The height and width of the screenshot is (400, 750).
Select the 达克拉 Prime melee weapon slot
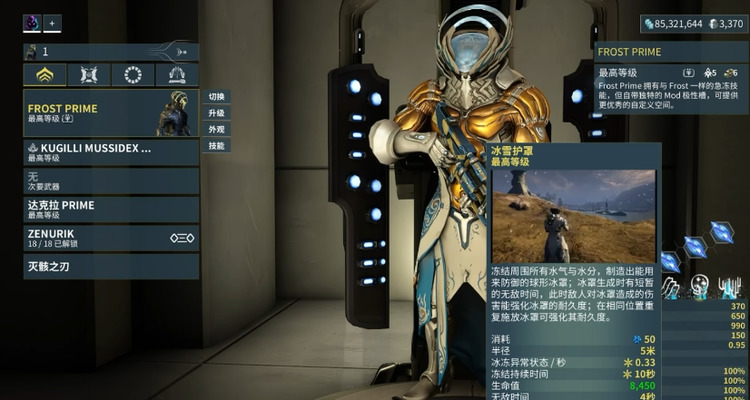[110, 209]
